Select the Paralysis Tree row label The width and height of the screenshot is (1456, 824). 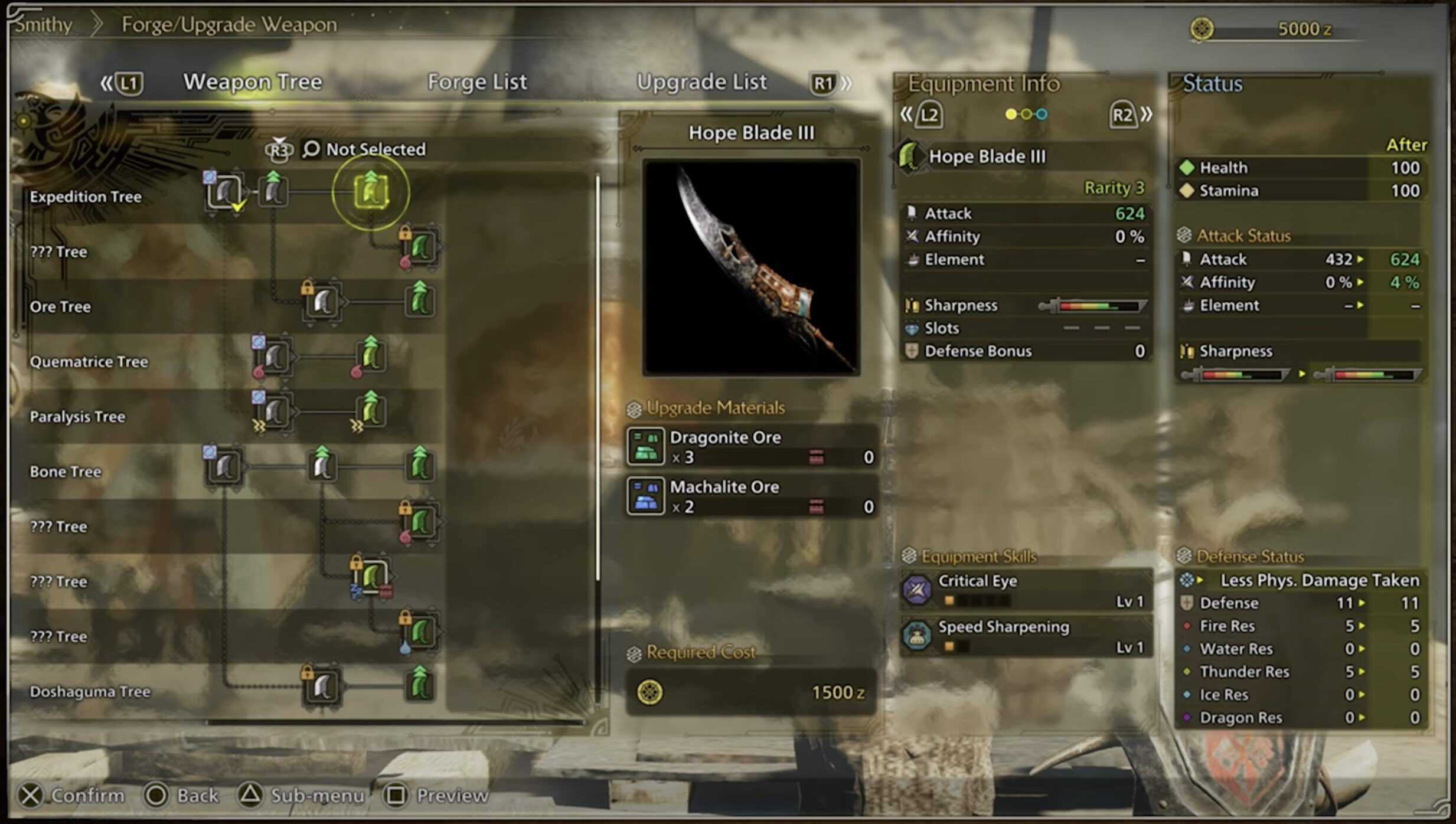point(77,417)
